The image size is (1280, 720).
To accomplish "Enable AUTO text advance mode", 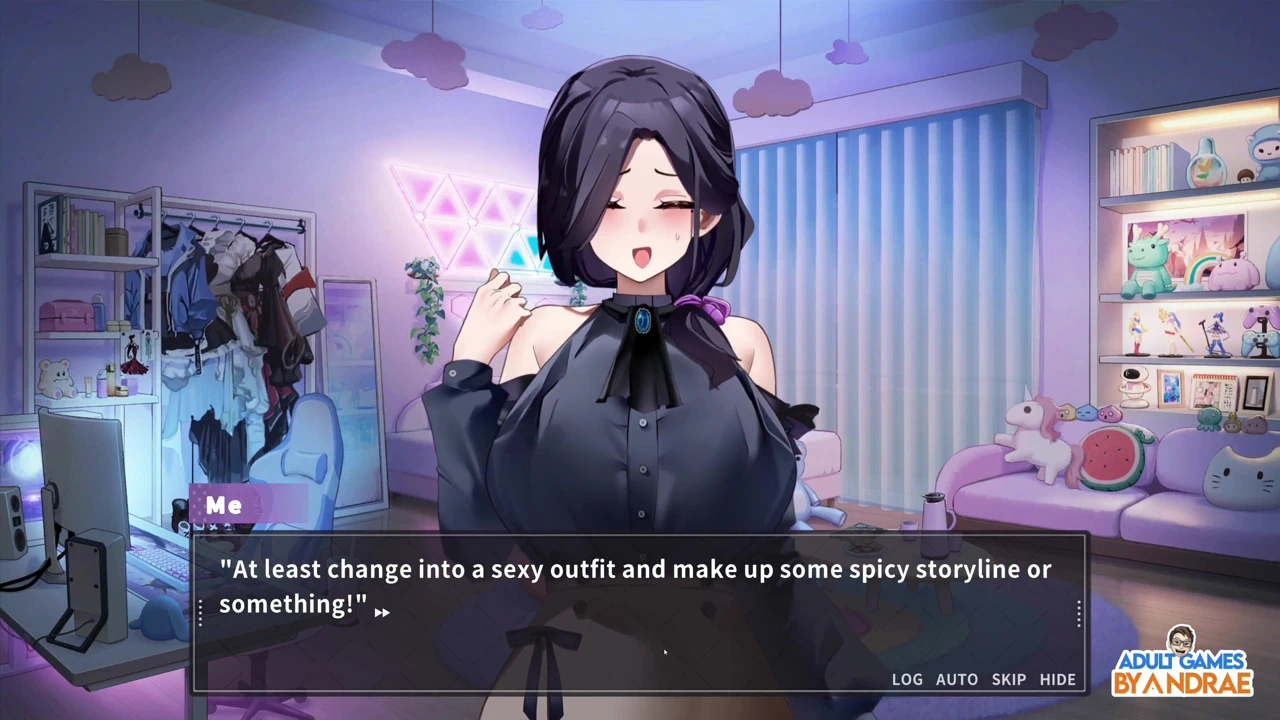I will tap(956, 679).
